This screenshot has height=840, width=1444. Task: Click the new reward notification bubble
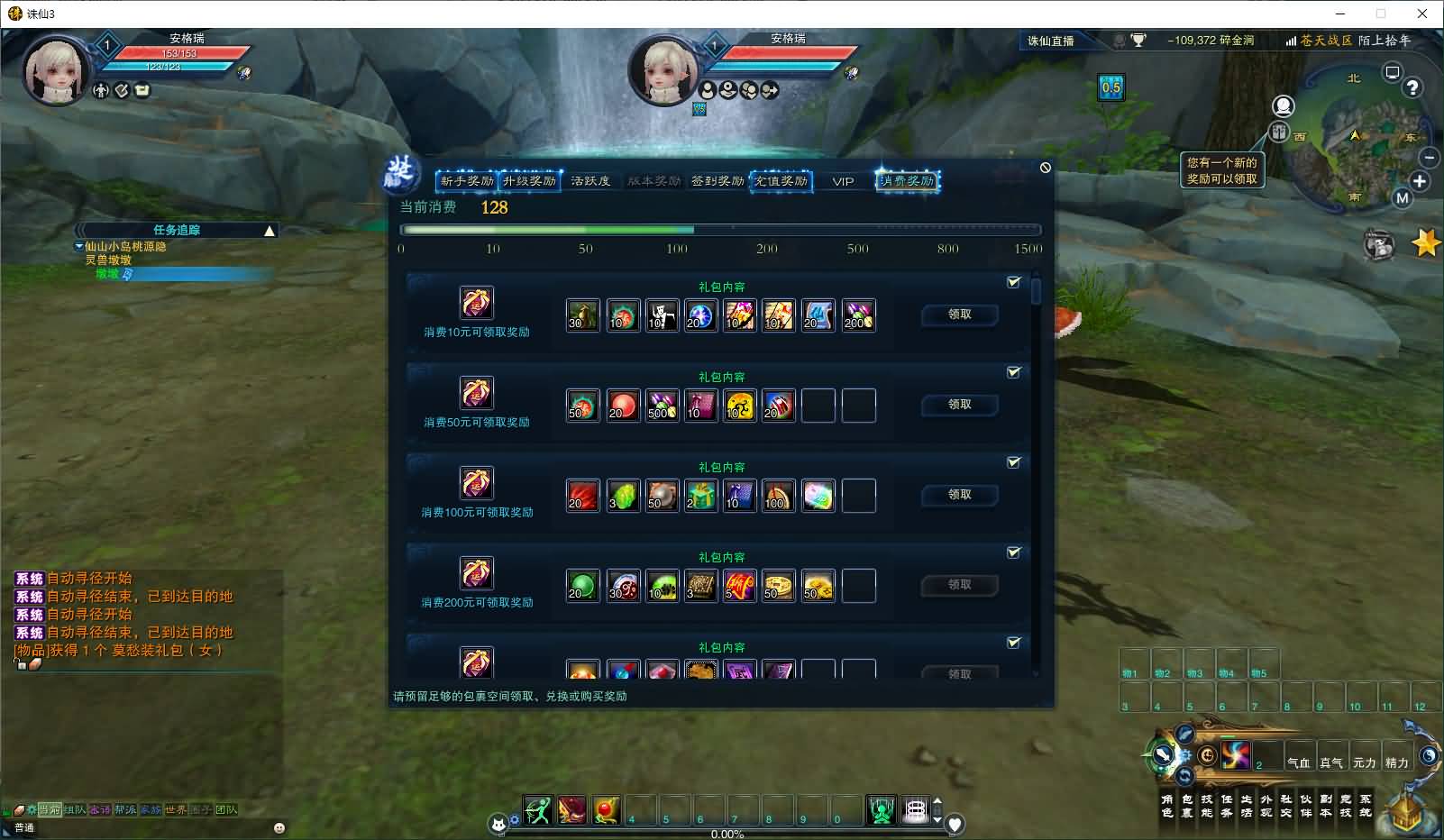pos(1221,170)
